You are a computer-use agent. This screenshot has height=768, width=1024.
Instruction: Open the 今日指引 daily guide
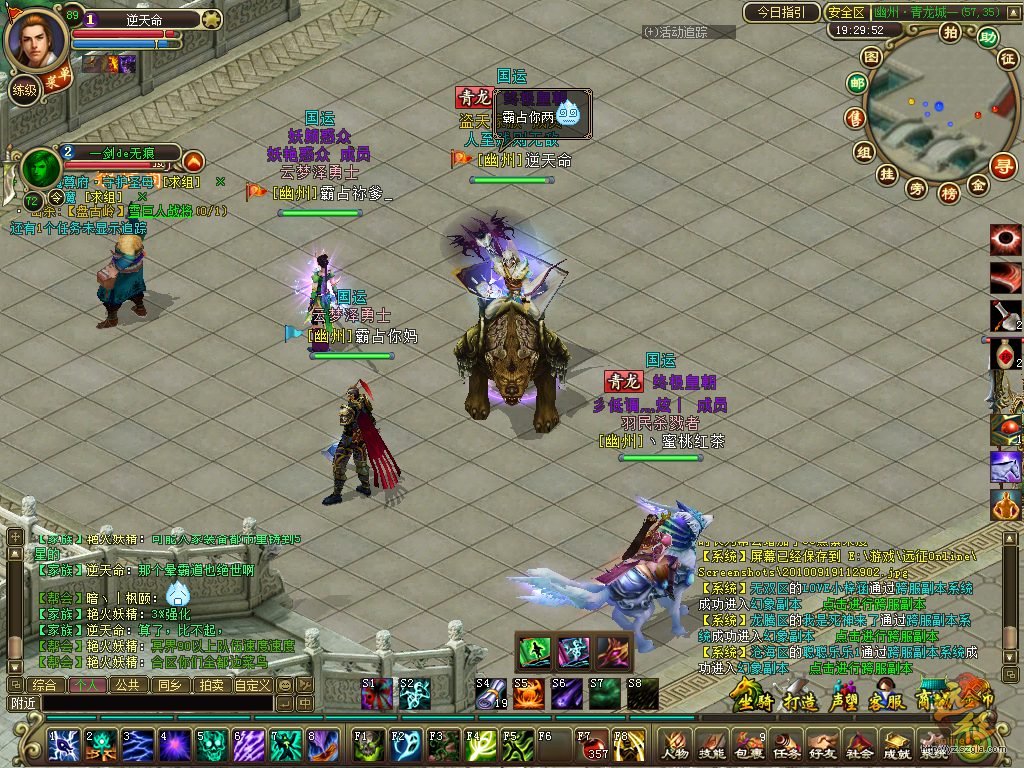pyautogui.click(x=780, y=13)
